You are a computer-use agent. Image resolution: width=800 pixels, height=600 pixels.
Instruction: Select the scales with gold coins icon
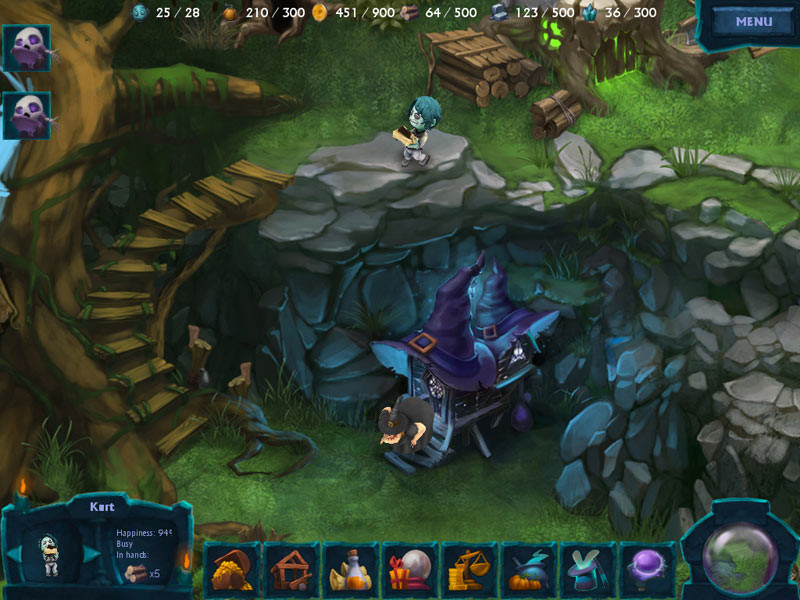(468, 570)
